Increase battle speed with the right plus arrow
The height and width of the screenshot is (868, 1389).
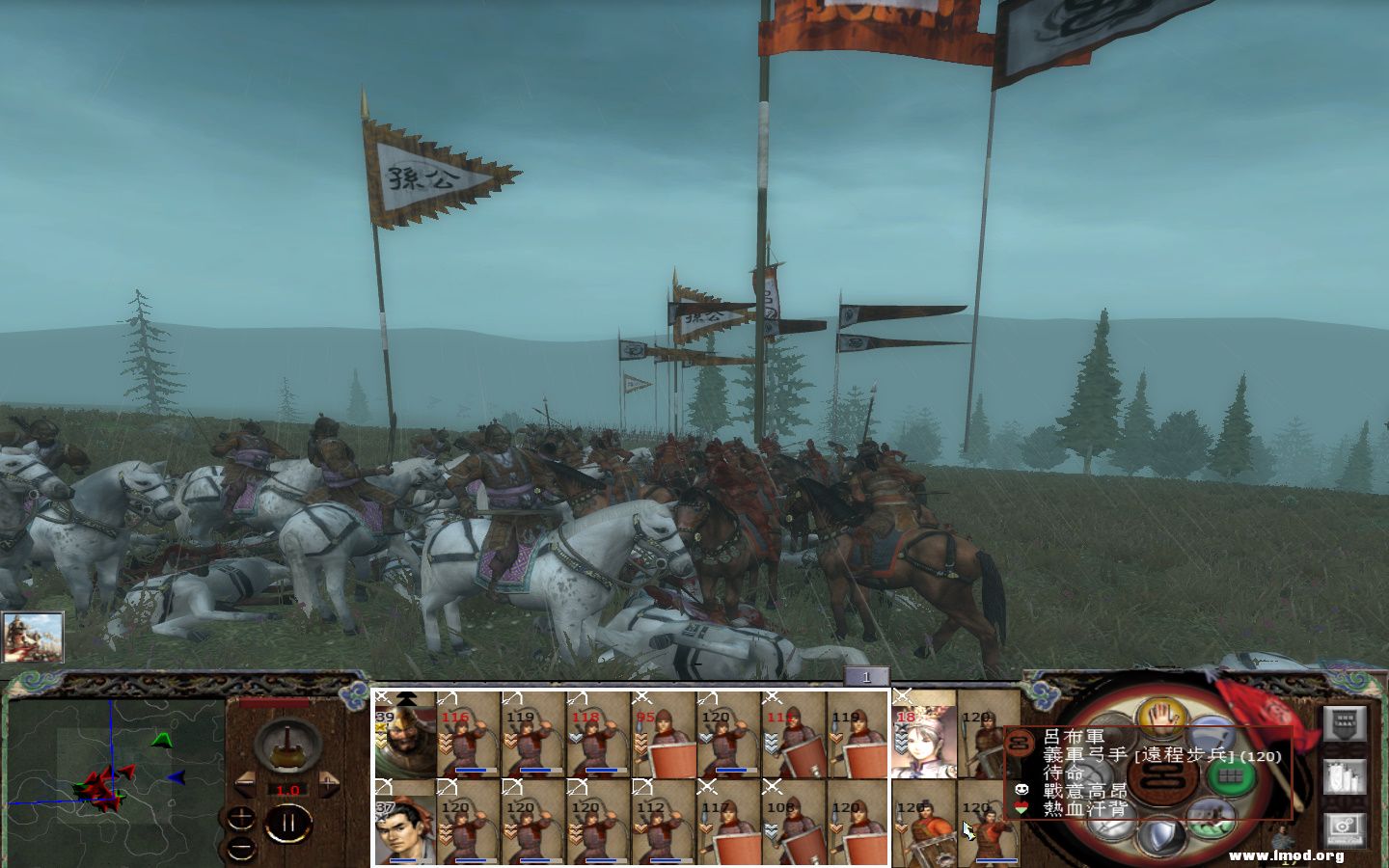328,782
